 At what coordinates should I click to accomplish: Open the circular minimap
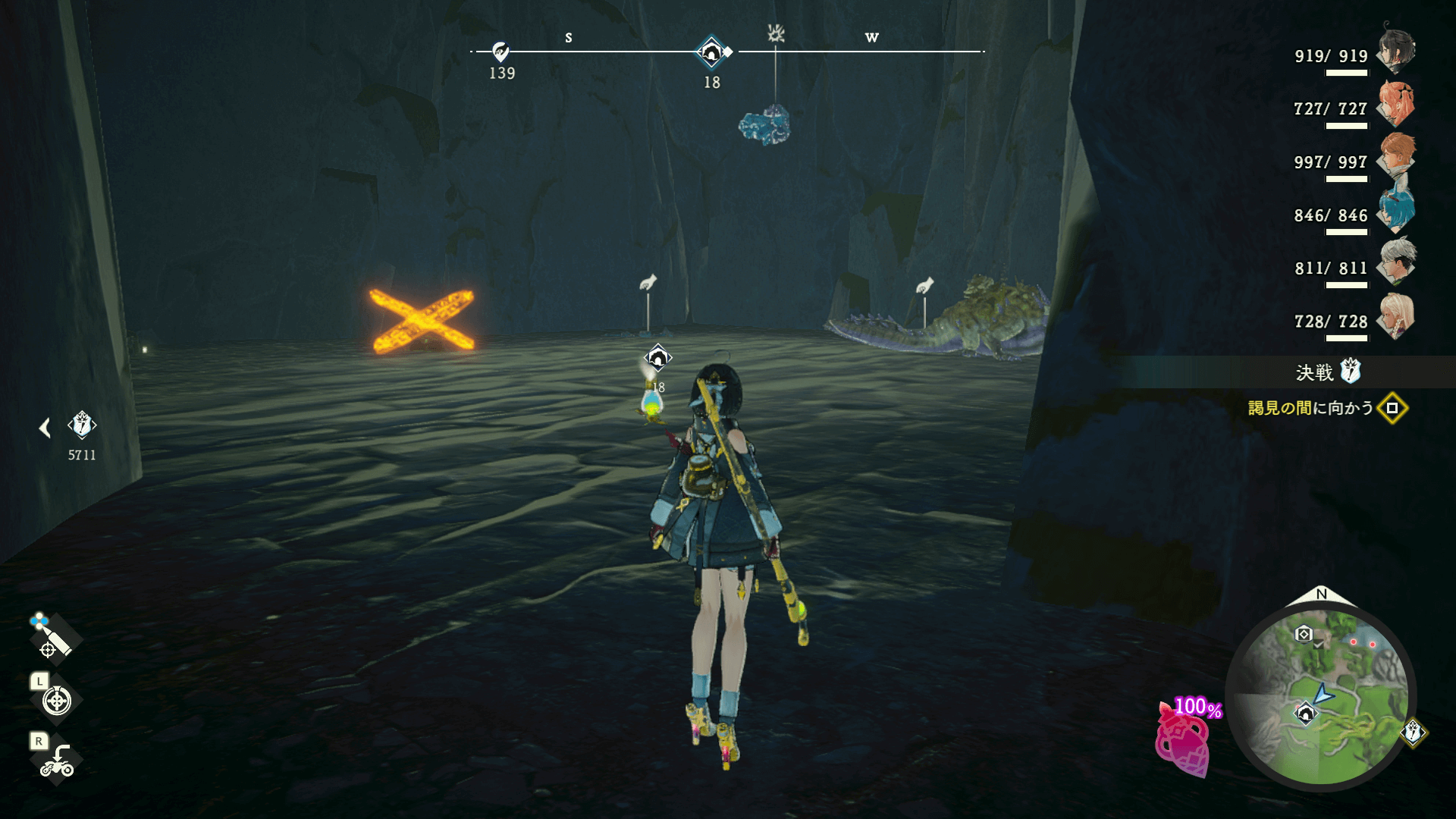click(1320, 698)
